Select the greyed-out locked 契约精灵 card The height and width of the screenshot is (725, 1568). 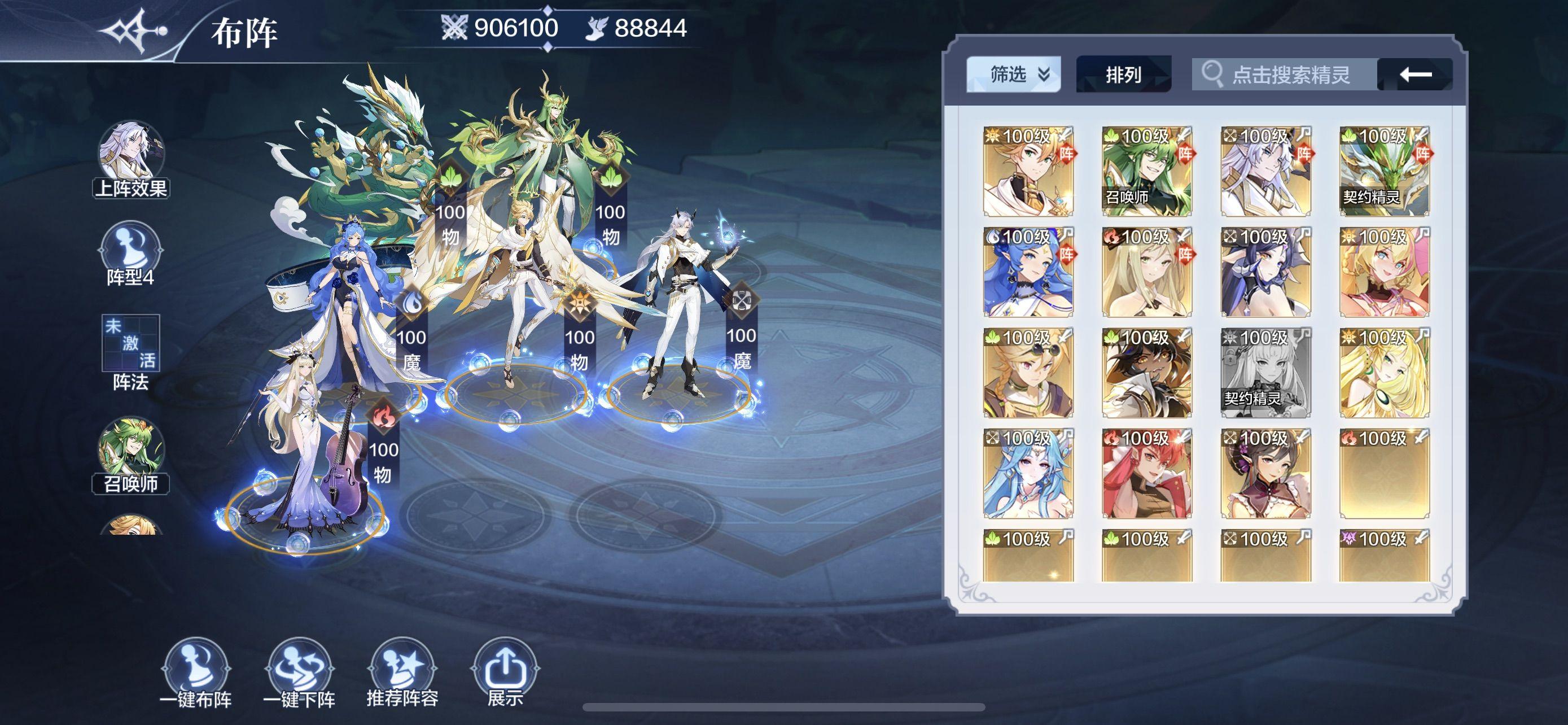(x=1265, y=373)
